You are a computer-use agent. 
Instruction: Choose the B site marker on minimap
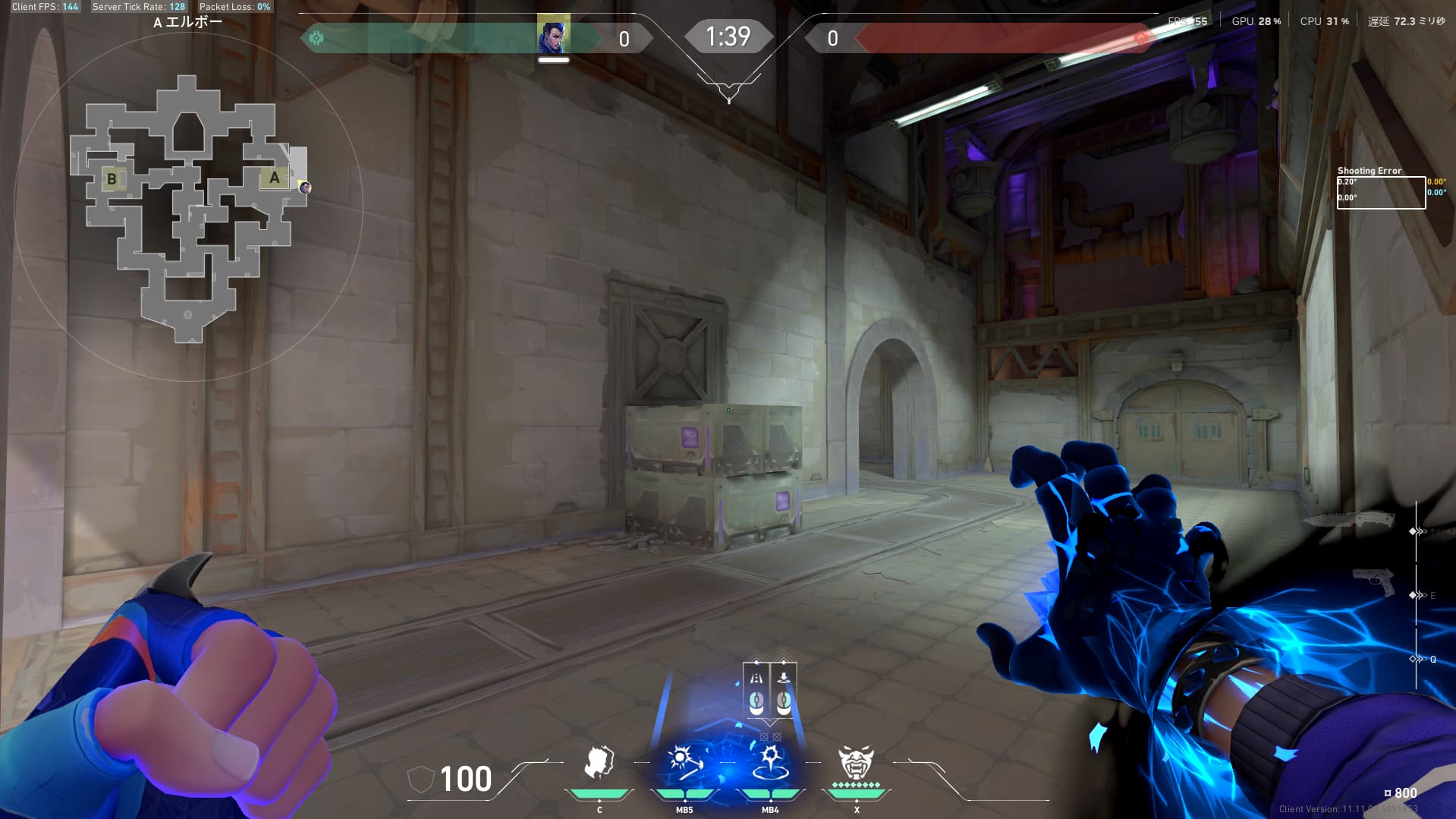(112, 179)
